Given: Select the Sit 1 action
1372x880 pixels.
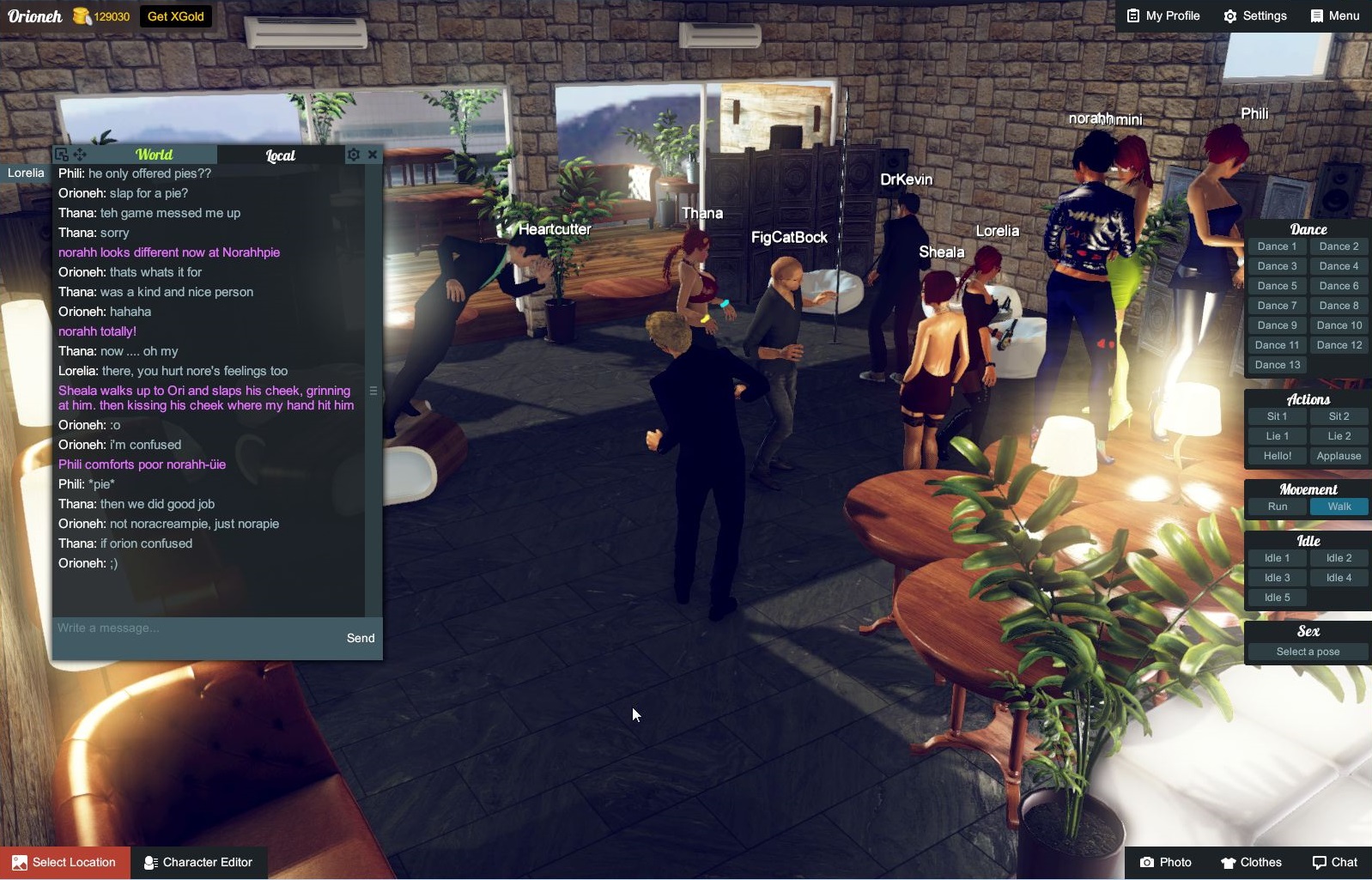Looking at the screenshot, I should coord(1277,416).
